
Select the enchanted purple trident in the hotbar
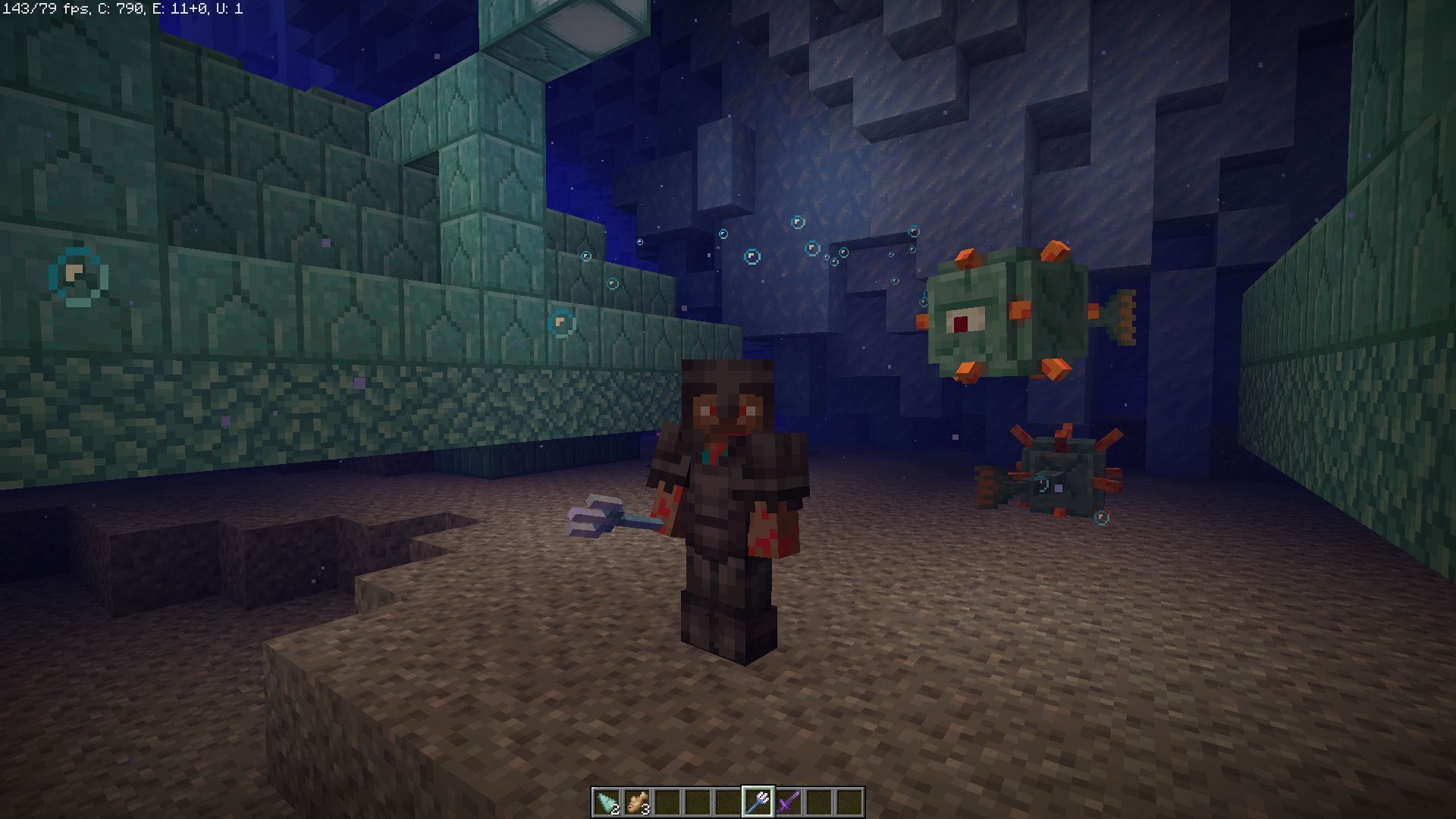pos(790,800)
